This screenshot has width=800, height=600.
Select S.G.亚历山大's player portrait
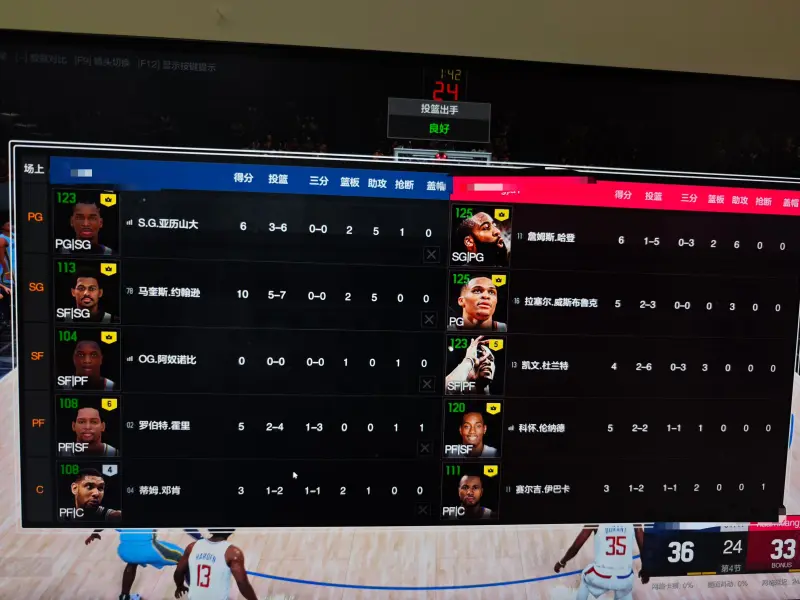85,223
